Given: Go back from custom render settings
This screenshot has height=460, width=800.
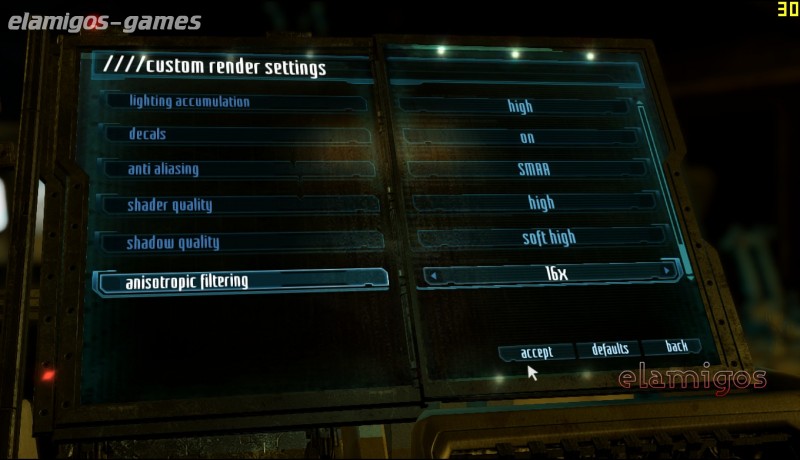Looking at the screenshot, I should 677,346.
